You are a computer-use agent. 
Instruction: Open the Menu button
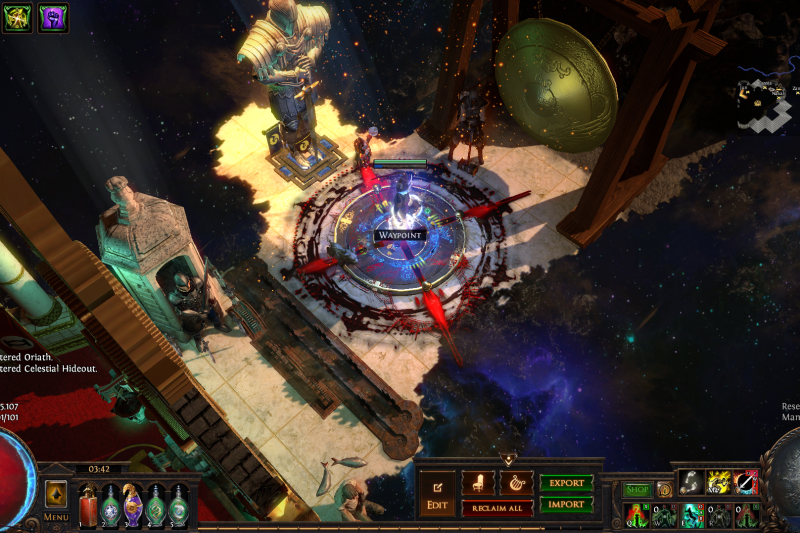[56, 518]
